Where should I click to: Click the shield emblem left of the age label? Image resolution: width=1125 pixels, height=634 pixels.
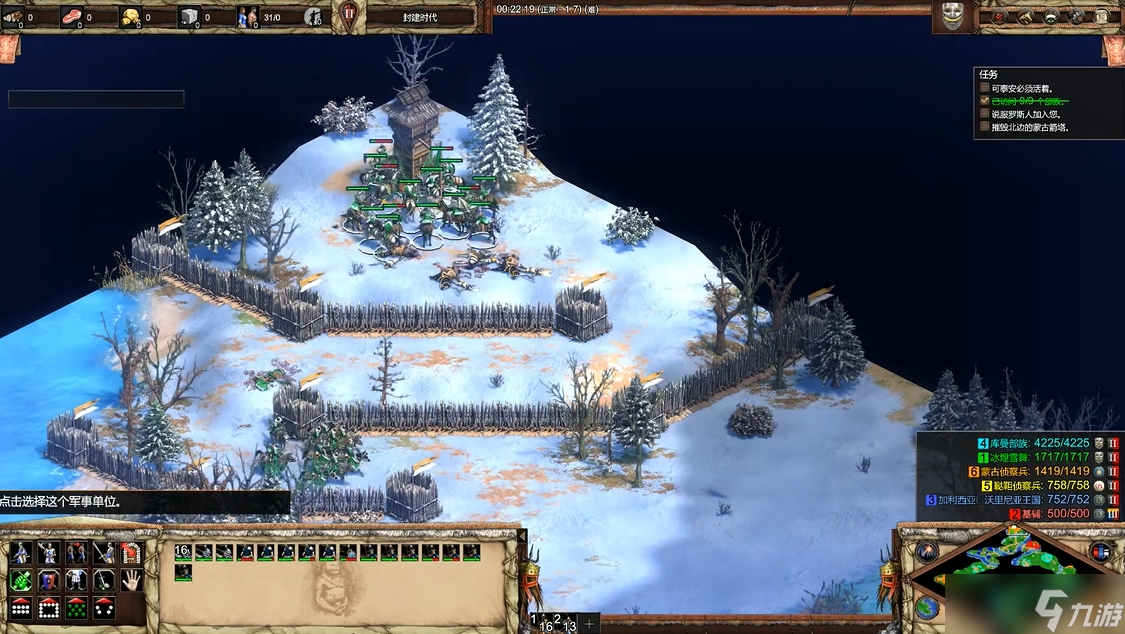[349, 16]
